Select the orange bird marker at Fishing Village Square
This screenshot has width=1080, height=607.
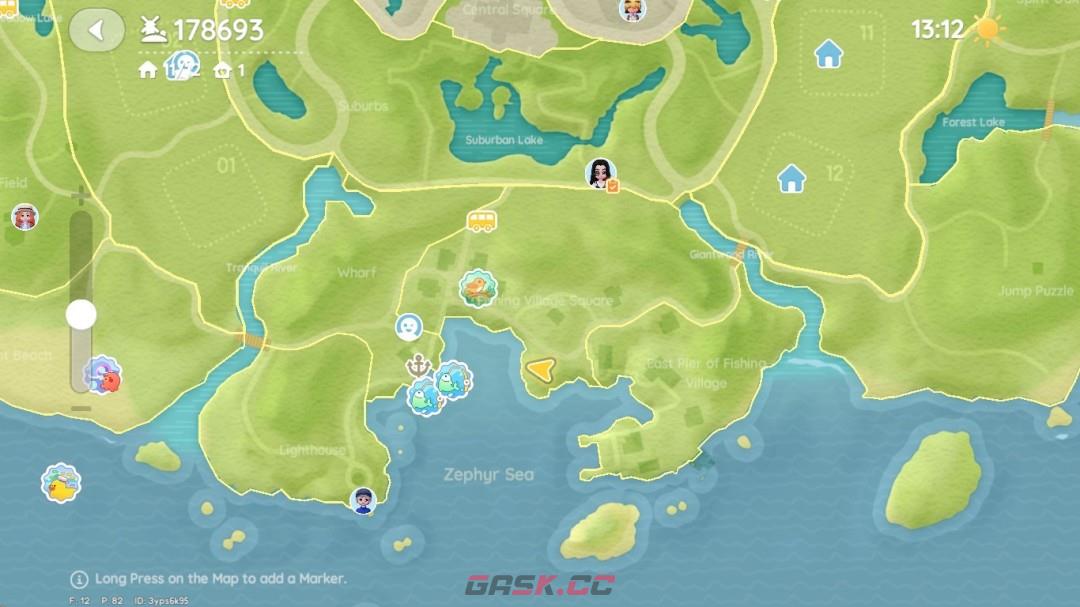point(478,288)
